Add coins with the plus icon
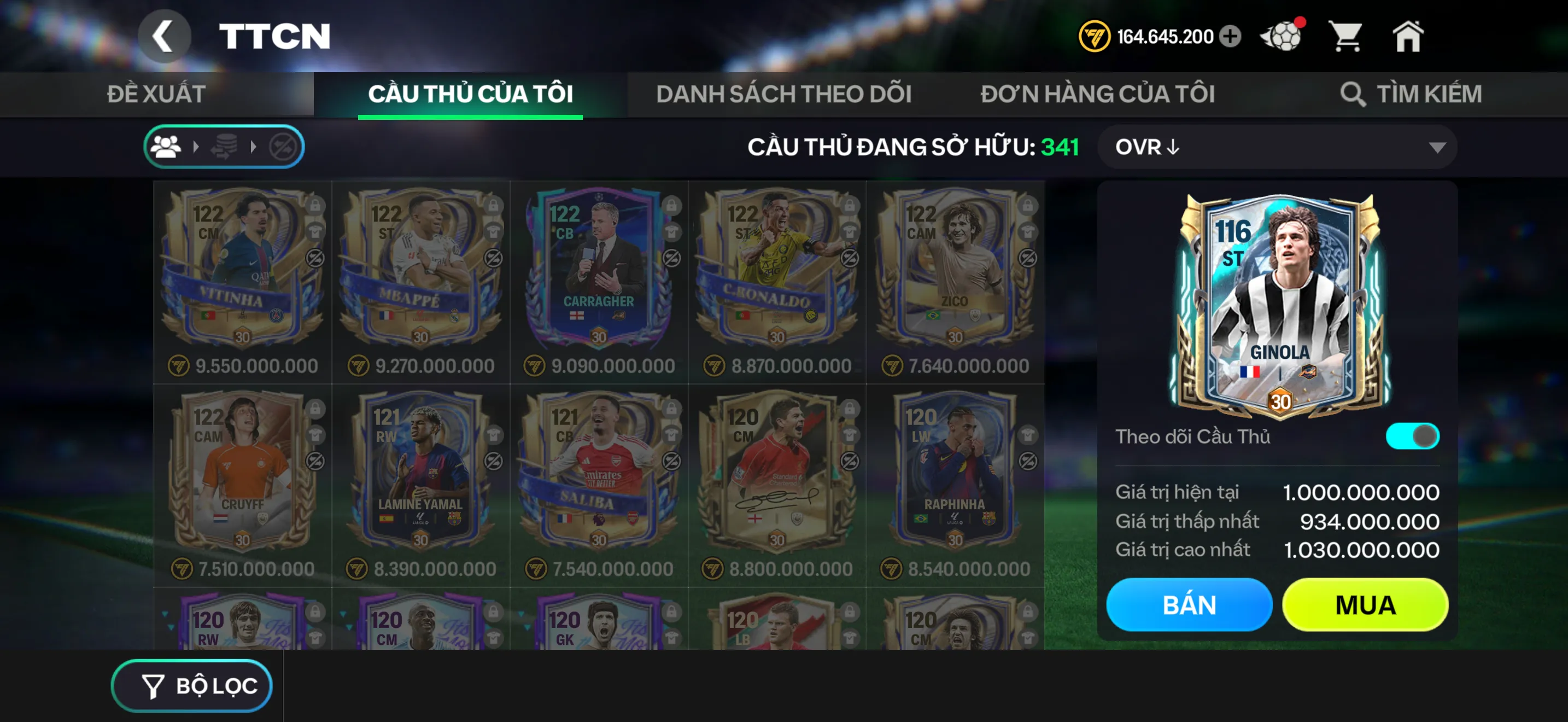1568x722 pixels. (1230, 37)
